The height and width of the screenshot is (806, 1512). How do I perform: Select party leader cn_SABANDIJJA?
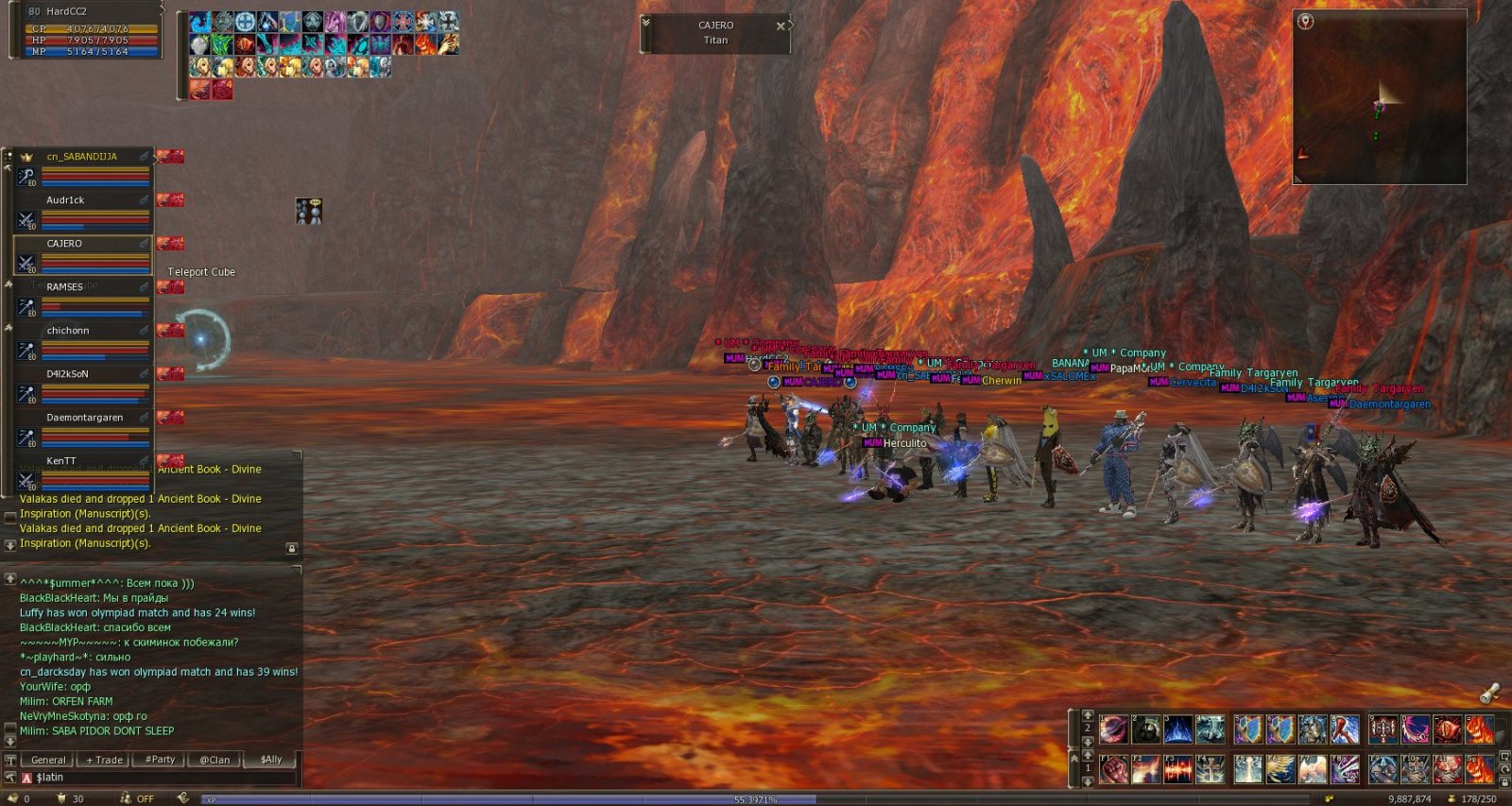(x=82, y=157)
